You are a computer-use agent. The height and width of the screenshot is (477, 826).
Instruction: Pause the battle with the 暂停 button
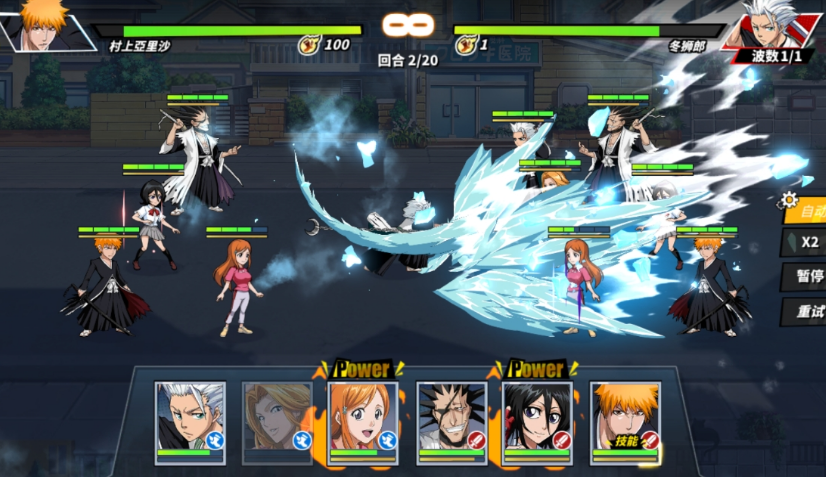[806, 276]
